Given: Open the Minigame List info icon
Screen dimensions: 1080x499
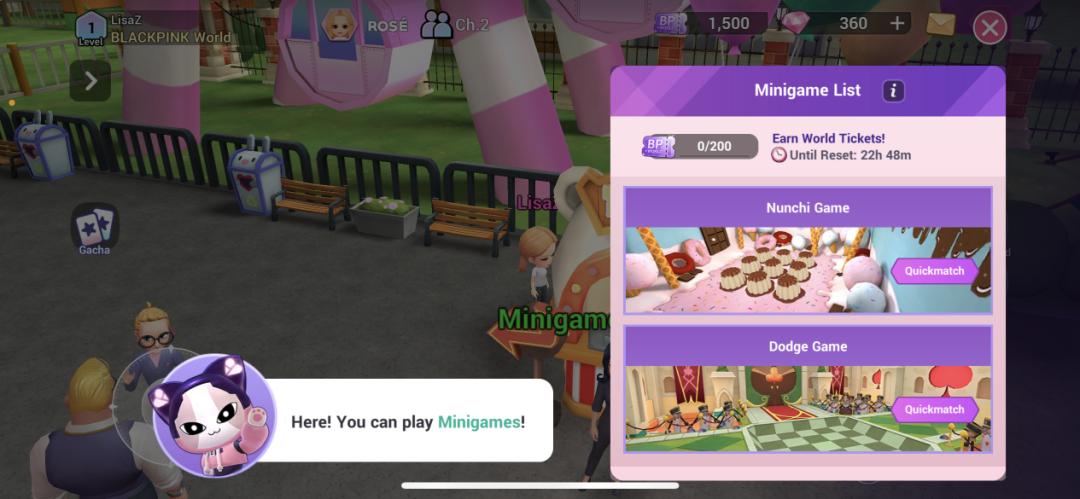Looking at the screenshot, I should pos(893,91).
